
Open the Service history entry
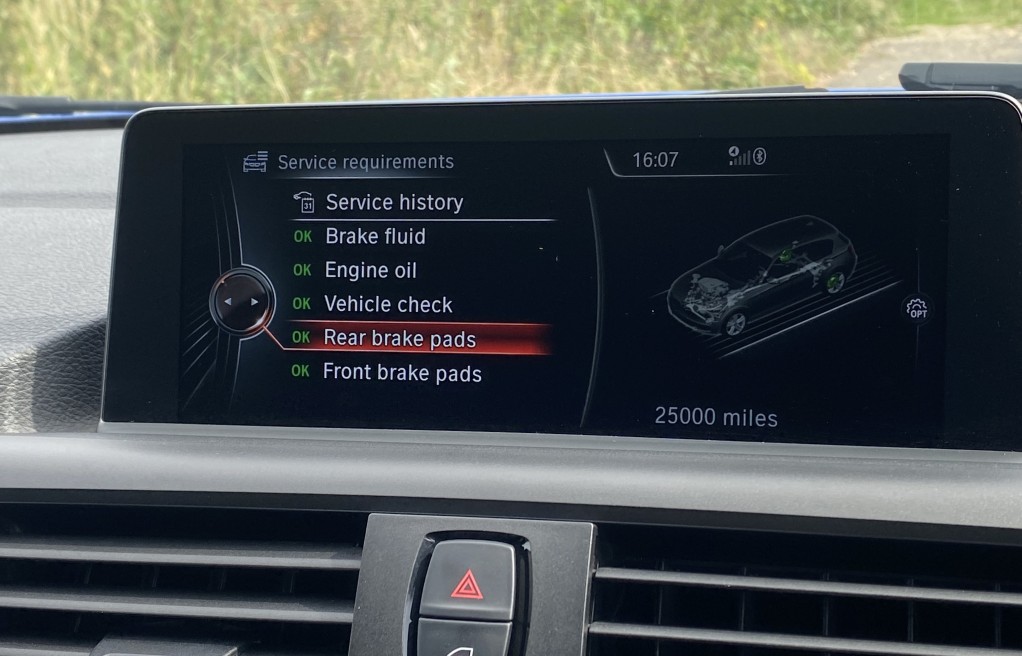click(394, 202)
